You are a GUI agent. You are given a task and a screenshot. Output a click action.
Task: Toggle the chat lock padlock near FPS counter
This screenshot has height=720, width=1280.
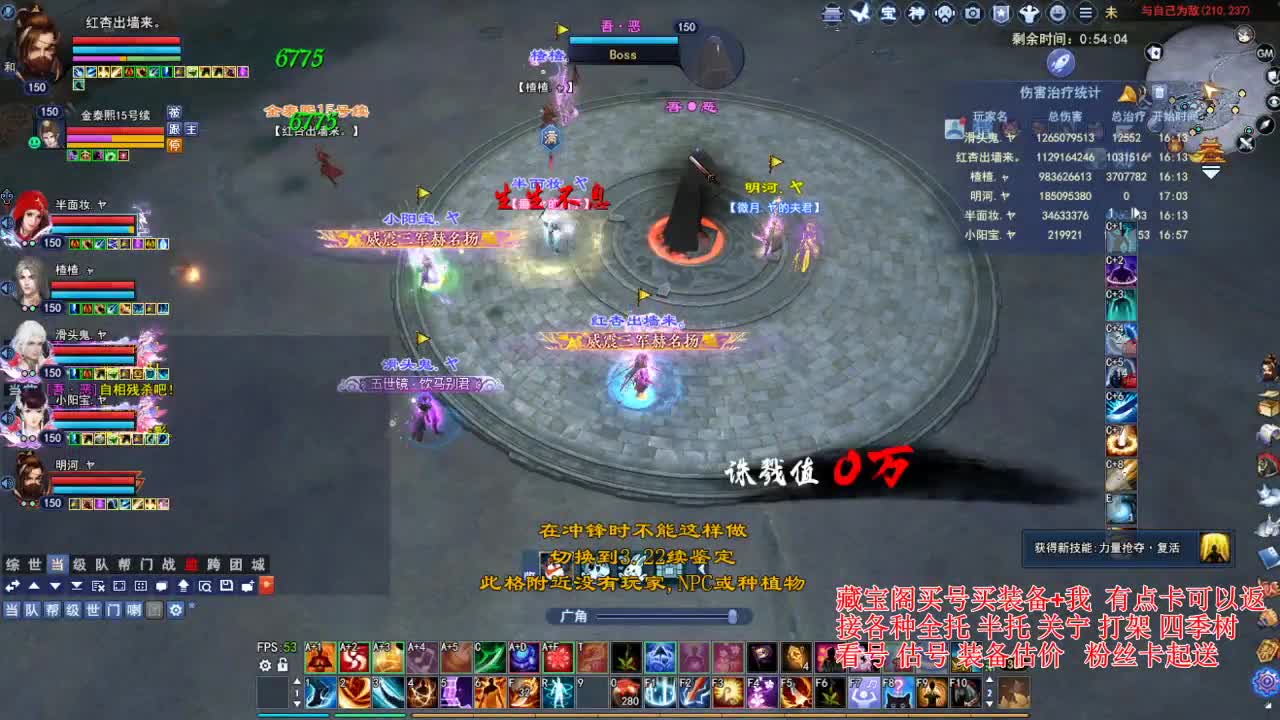coord(283,664)
